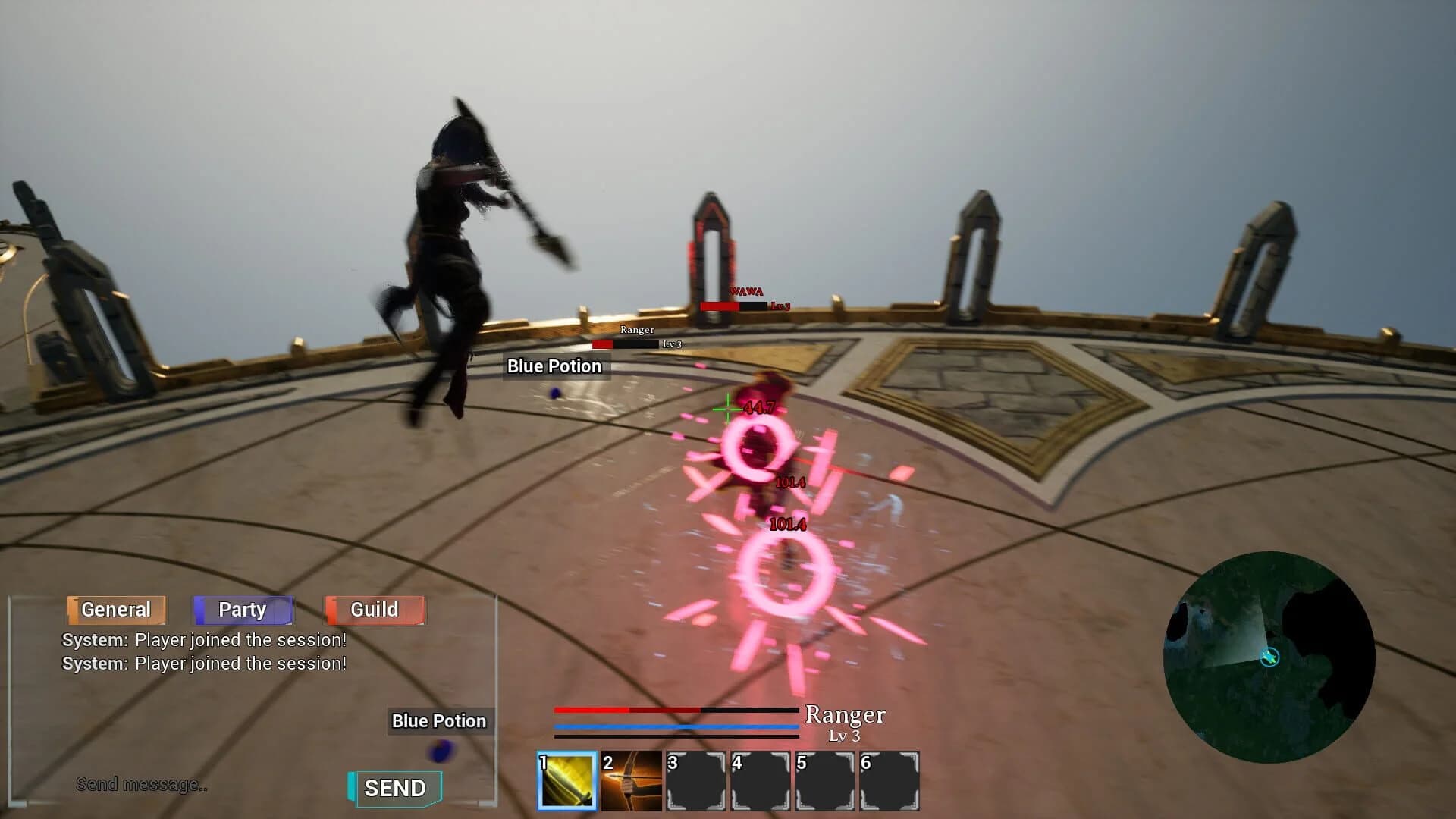Click the Player joined the session message
Viewport: 1456px width, 819px height.
pos(203,639)
